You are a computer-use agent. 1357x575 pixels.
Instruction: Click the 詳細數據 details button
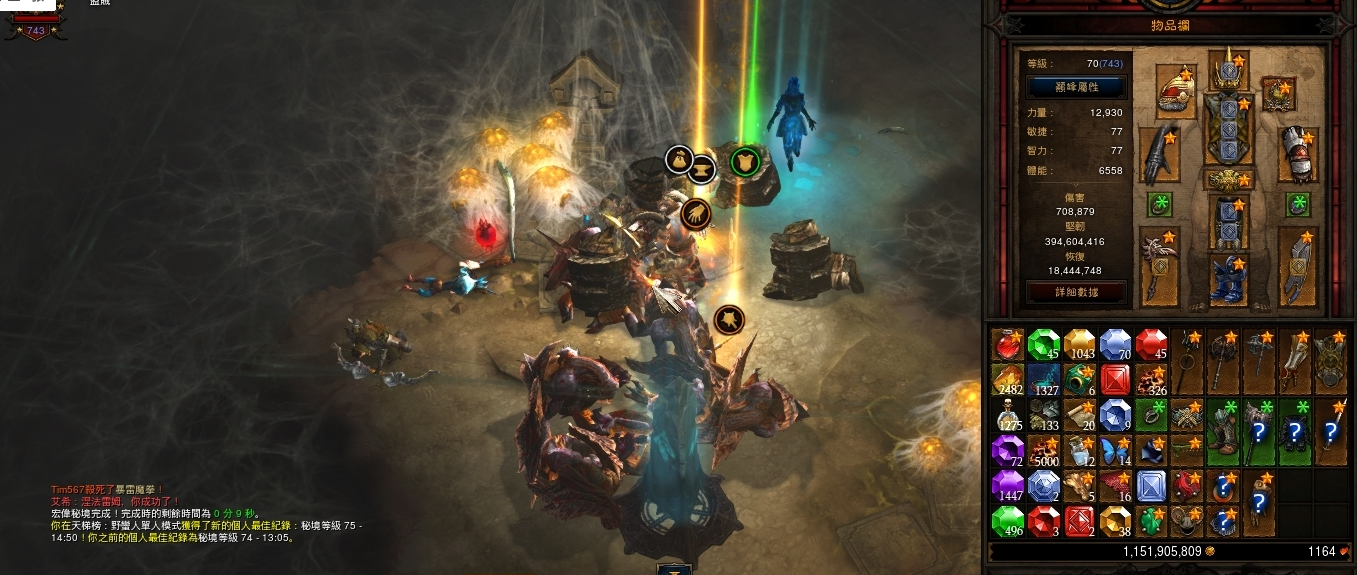click(1076, 292)
